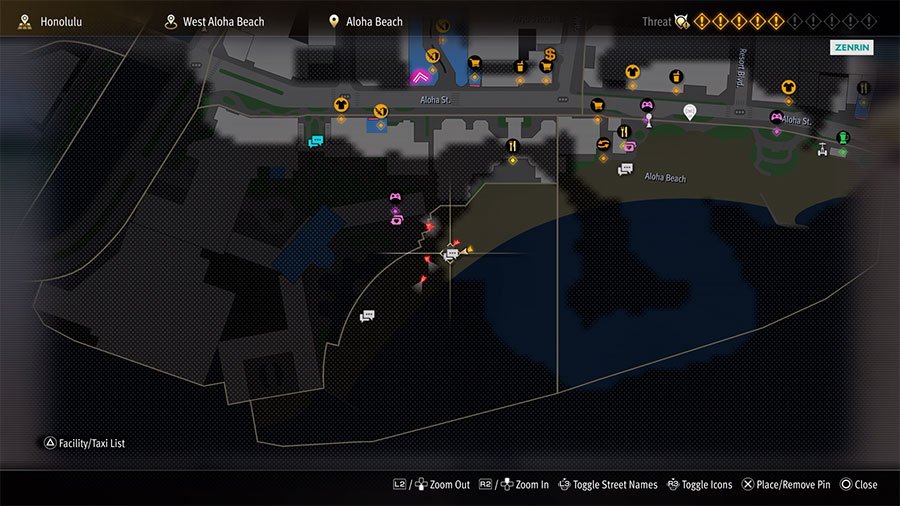
Task: Select the green trophy cup marker
Action: (842, 137)
